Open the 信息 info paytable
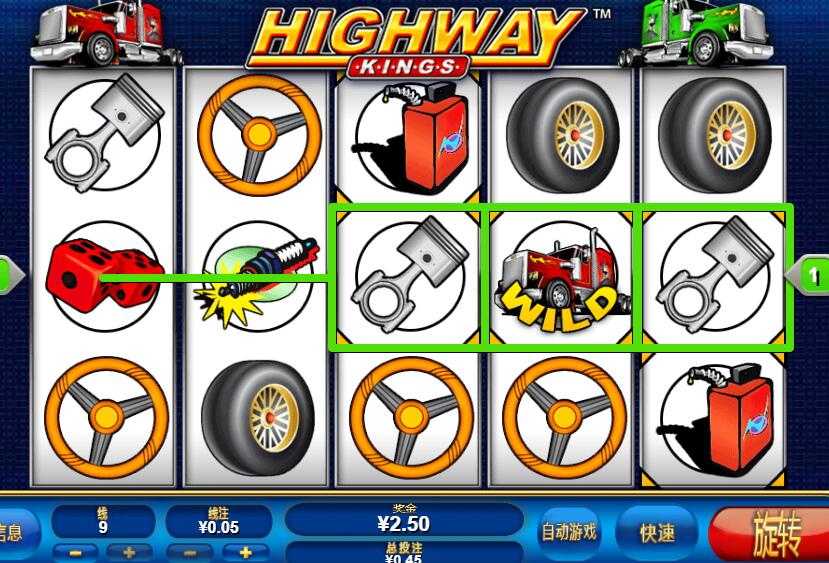Viewport: 829px width, 563px height. point(15,533)
